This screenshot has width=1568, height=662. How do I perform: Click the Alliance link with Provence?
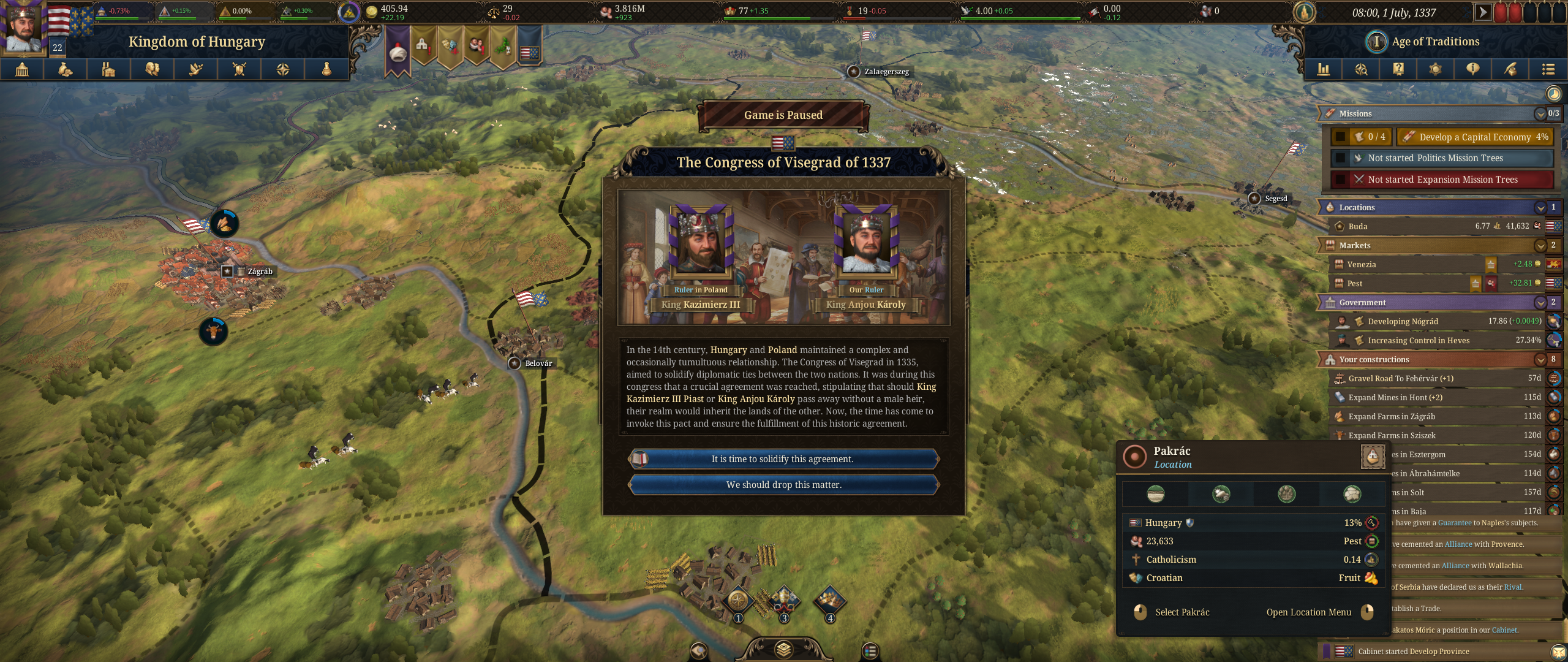pos(1458,544)
